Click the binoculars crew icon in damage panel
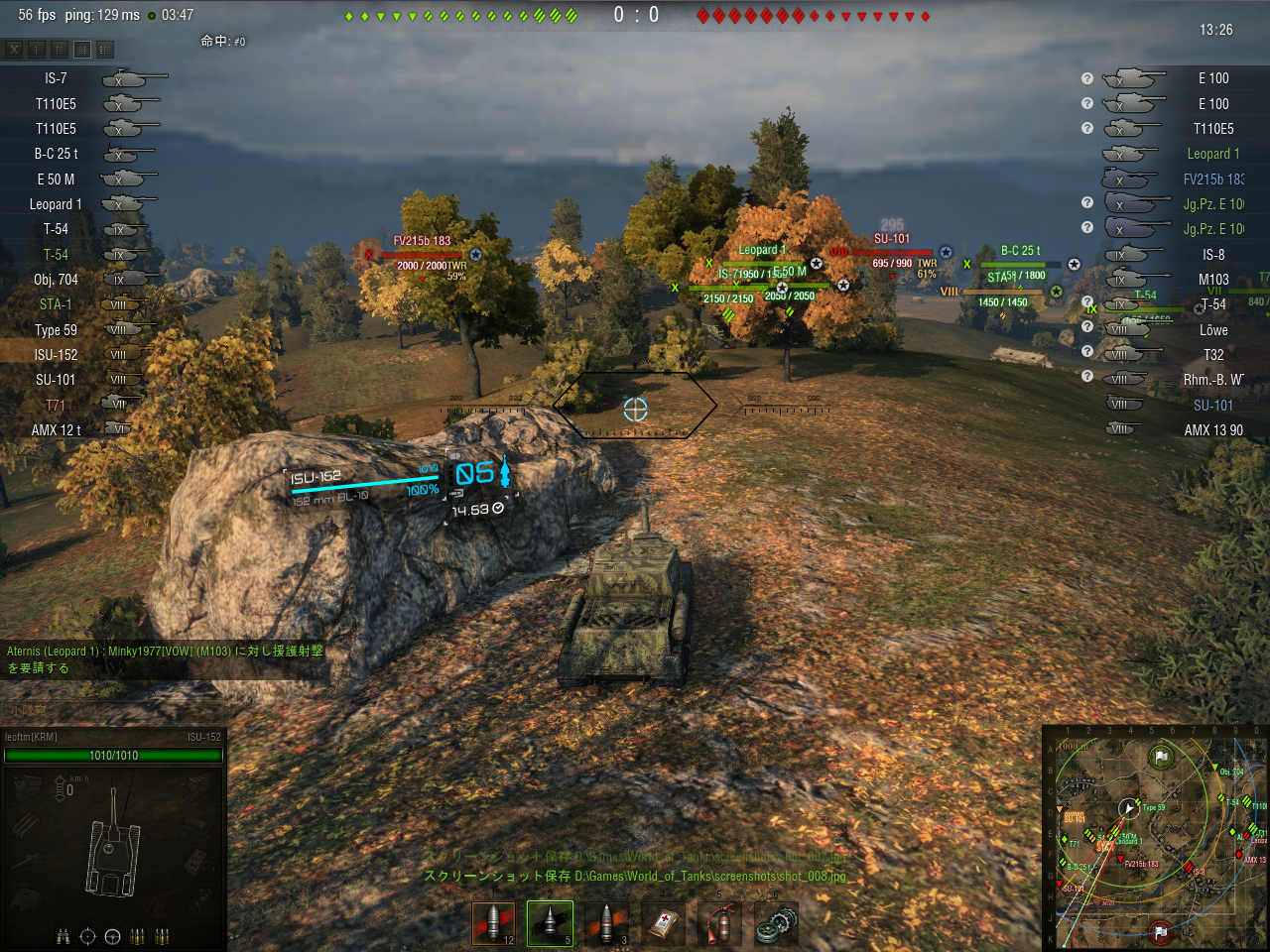This screenshot has height=952, width=1270. pos(63,936)
